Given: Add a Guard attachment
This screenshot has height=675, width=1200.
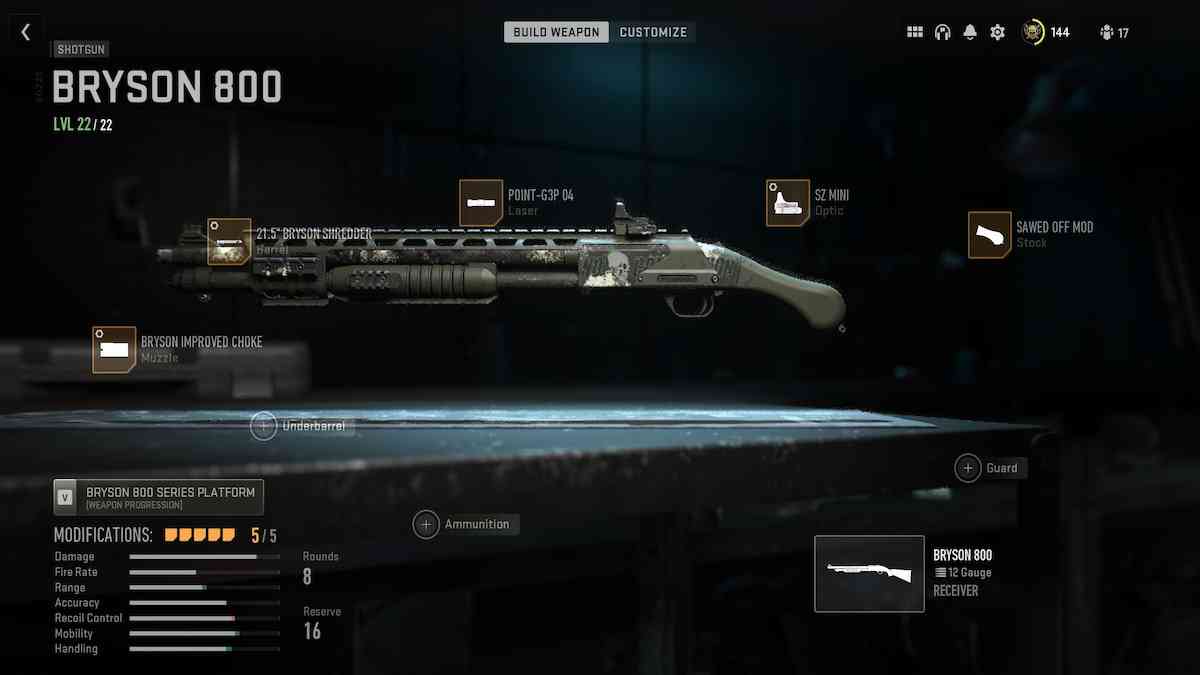Looking at the screenshot, I should pos(968,467).
